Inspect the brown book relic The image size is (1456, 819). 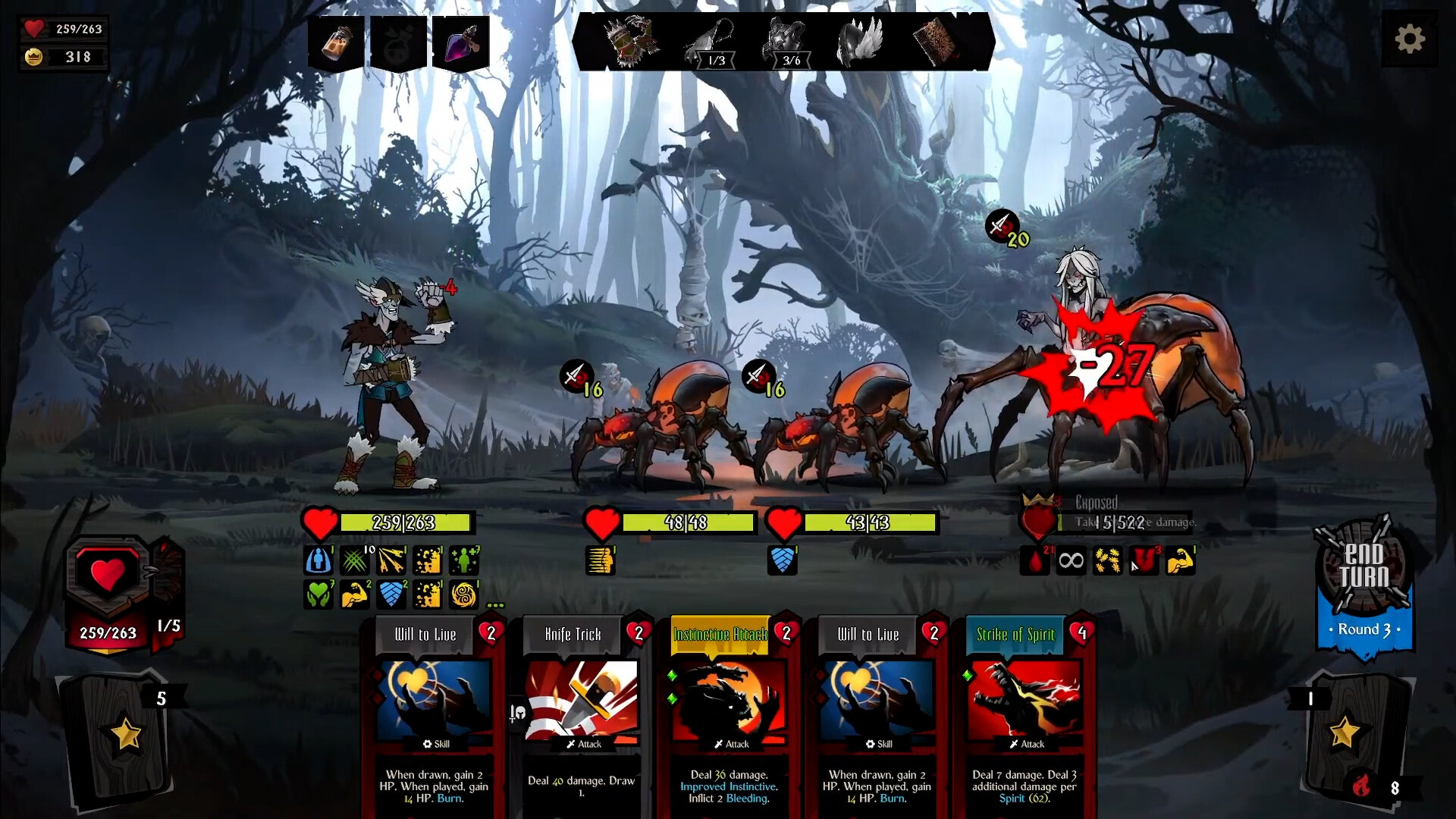coord(934,40)
